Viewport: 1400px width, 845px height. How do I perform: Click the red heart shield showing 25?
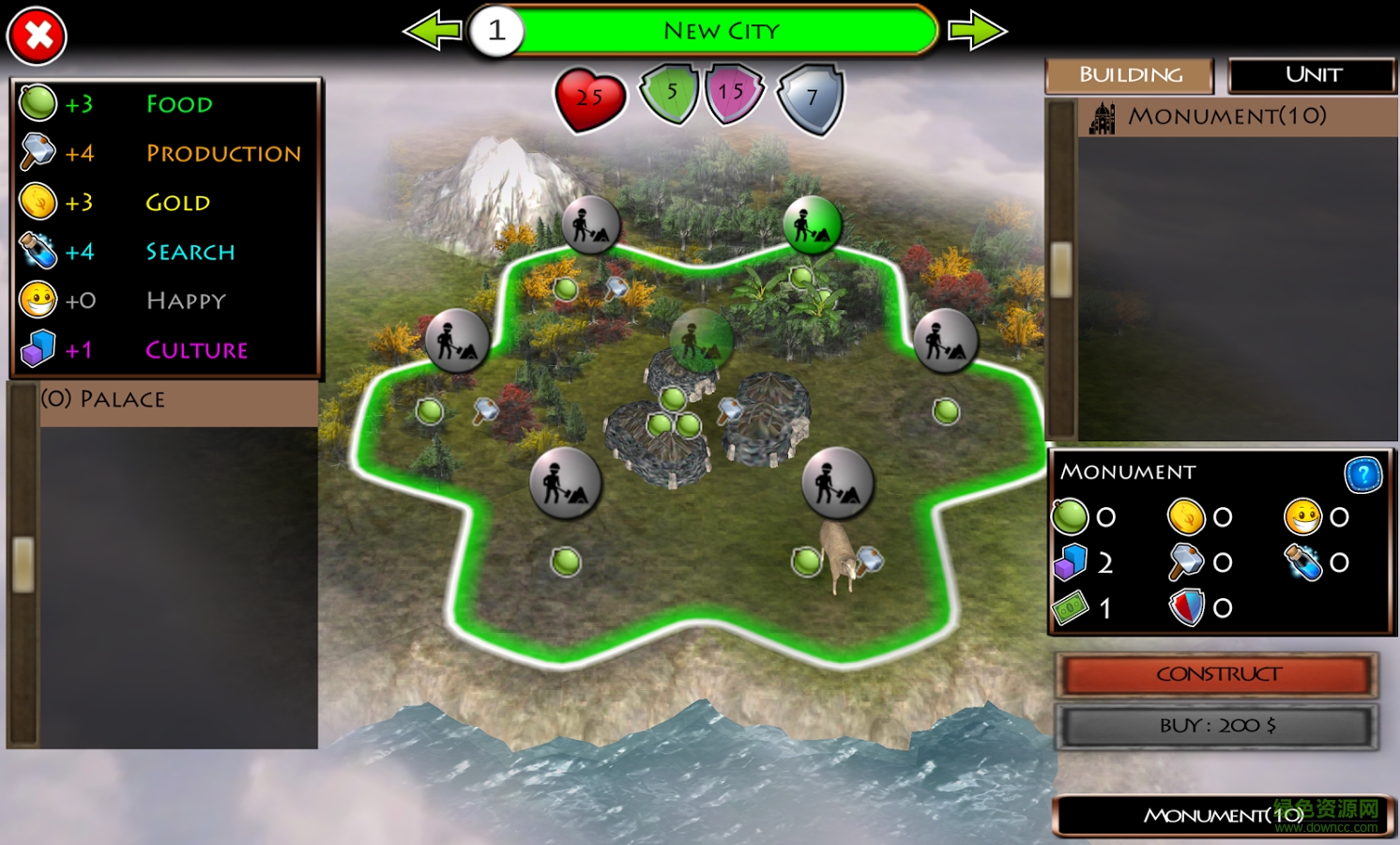coord(589,97)
